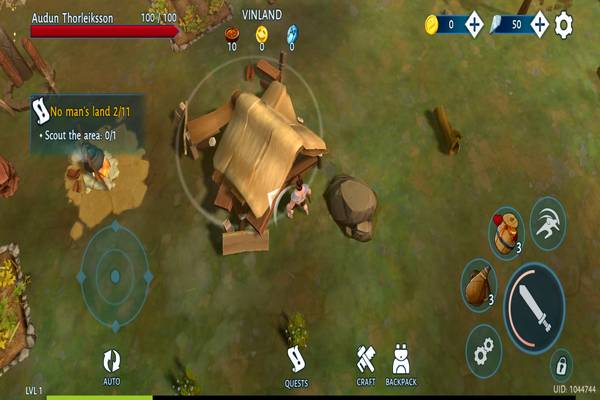The height and width of the screenshot is (400, 600).
Task: Open the Craft menu
Action: [x=366, y=366]
